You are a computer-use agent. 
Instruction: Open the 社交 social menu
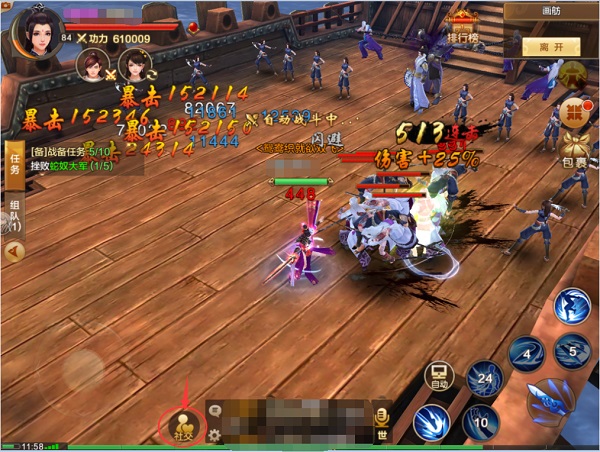185,424
